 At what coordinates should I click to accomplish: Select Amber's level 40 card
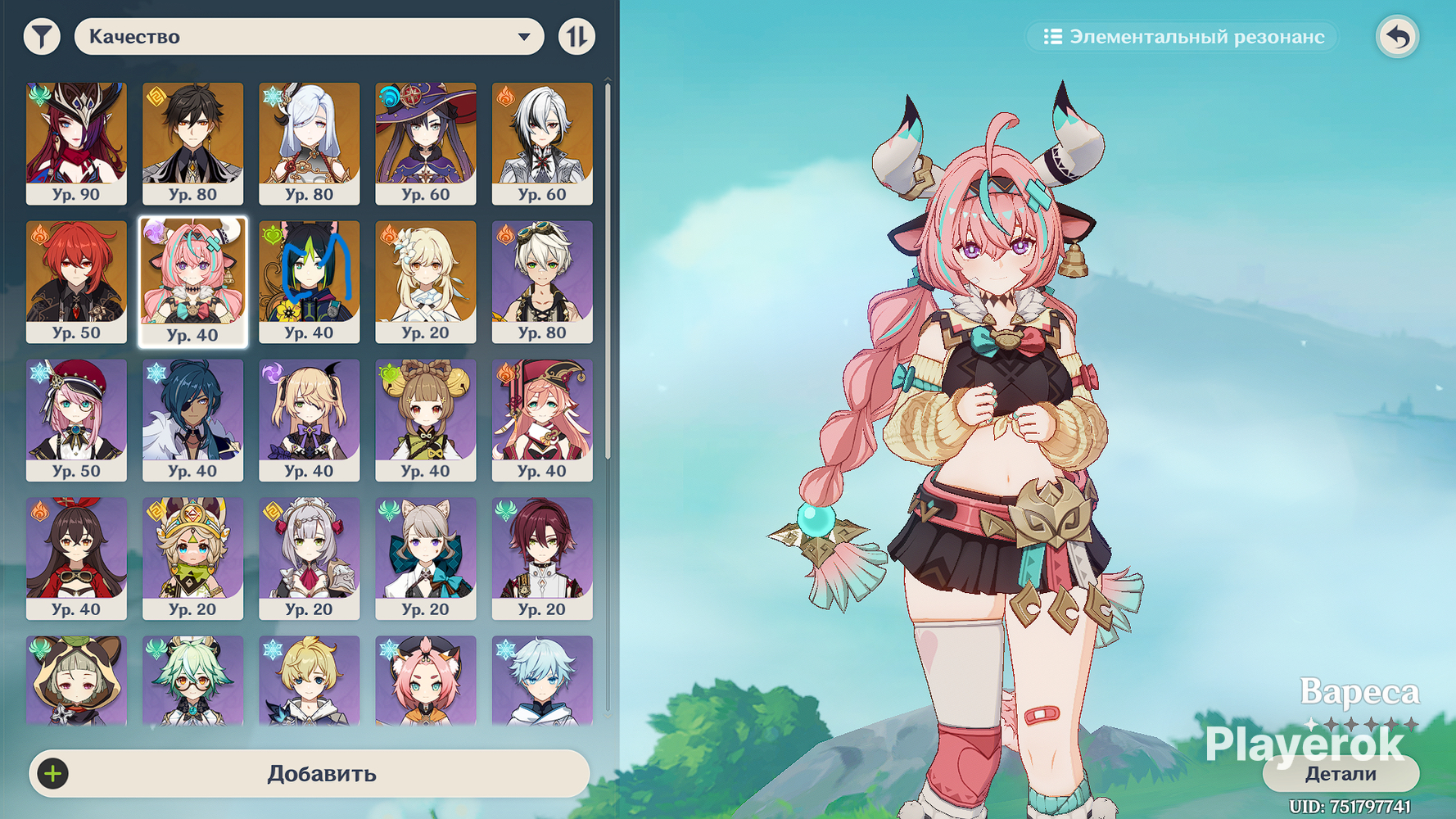point(76,558)
